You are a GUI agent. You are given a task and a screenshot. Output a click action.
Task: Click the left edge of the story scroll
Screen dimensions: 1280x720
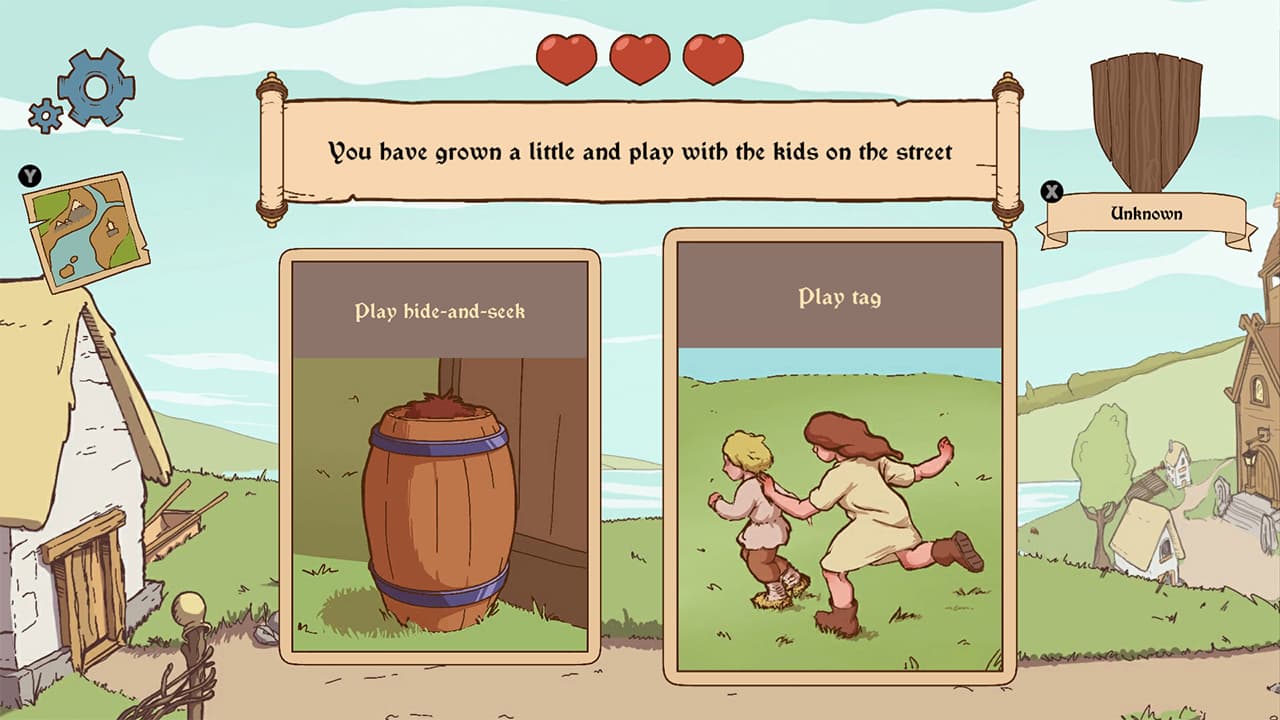[x=272, y=145]
